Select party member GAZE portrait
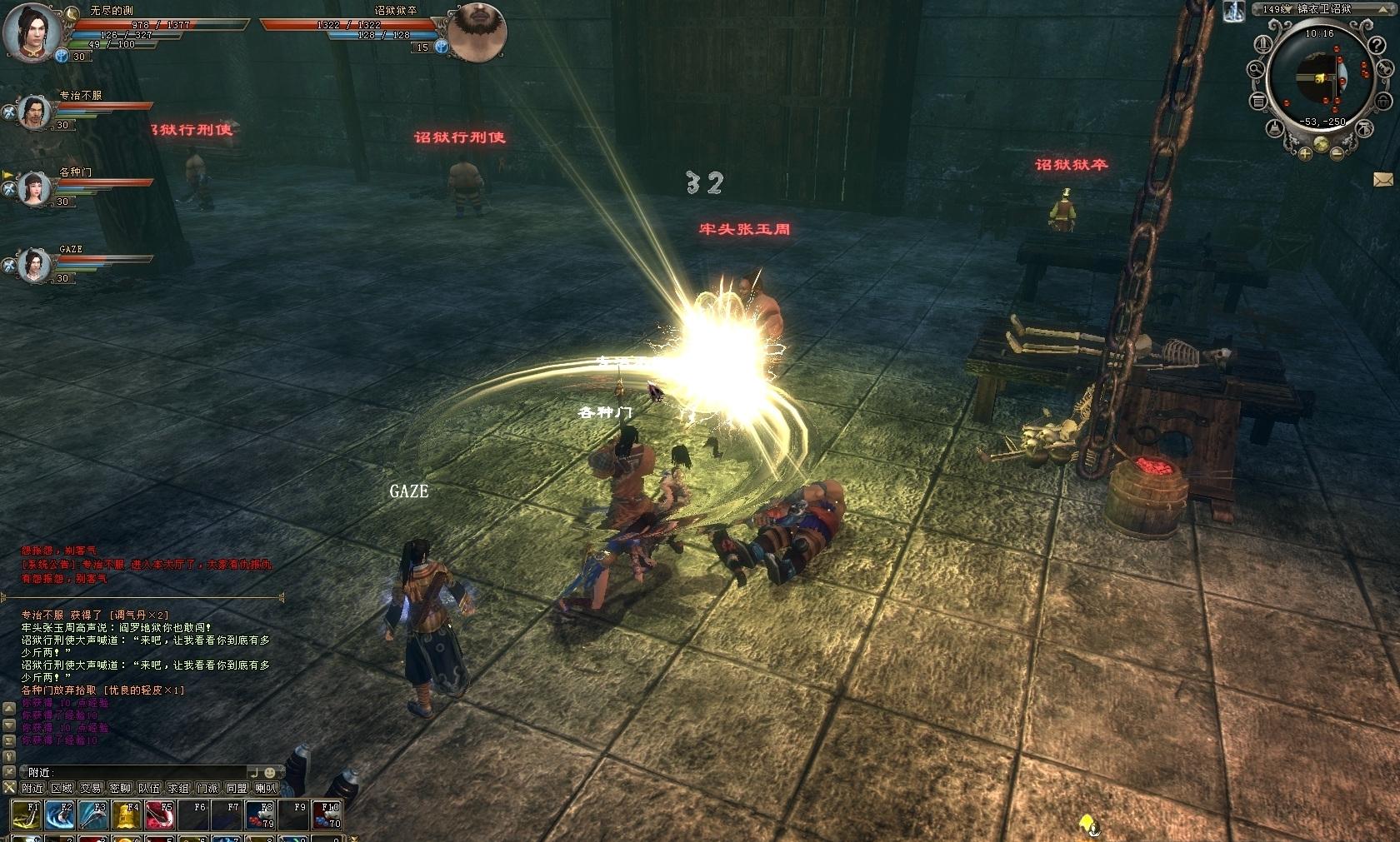The width and height of the screenshot is (1400, 842). [x=34, y=265]
